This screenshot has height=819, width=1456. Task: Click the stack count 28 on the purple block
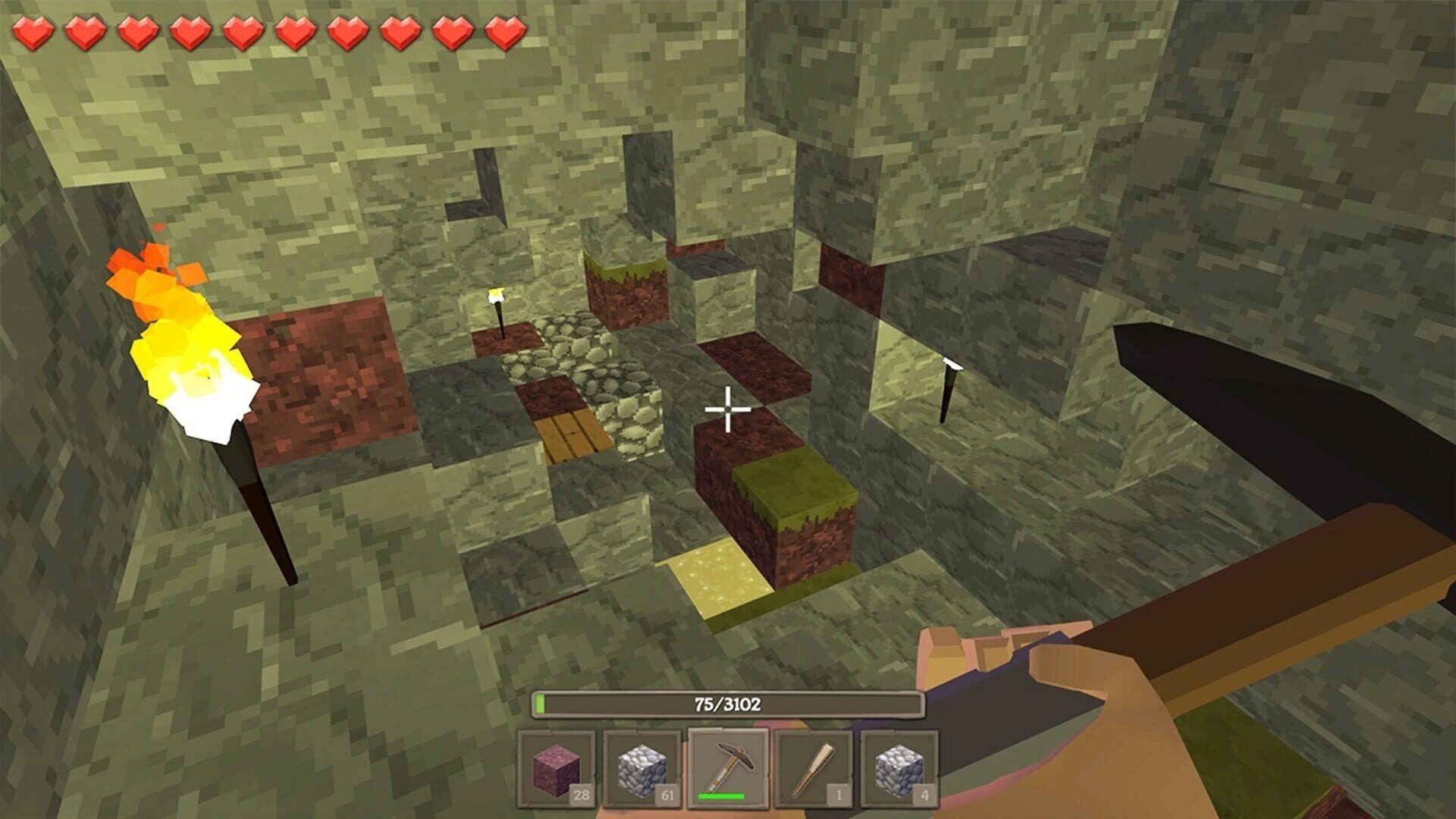click(x=582, y=796)
